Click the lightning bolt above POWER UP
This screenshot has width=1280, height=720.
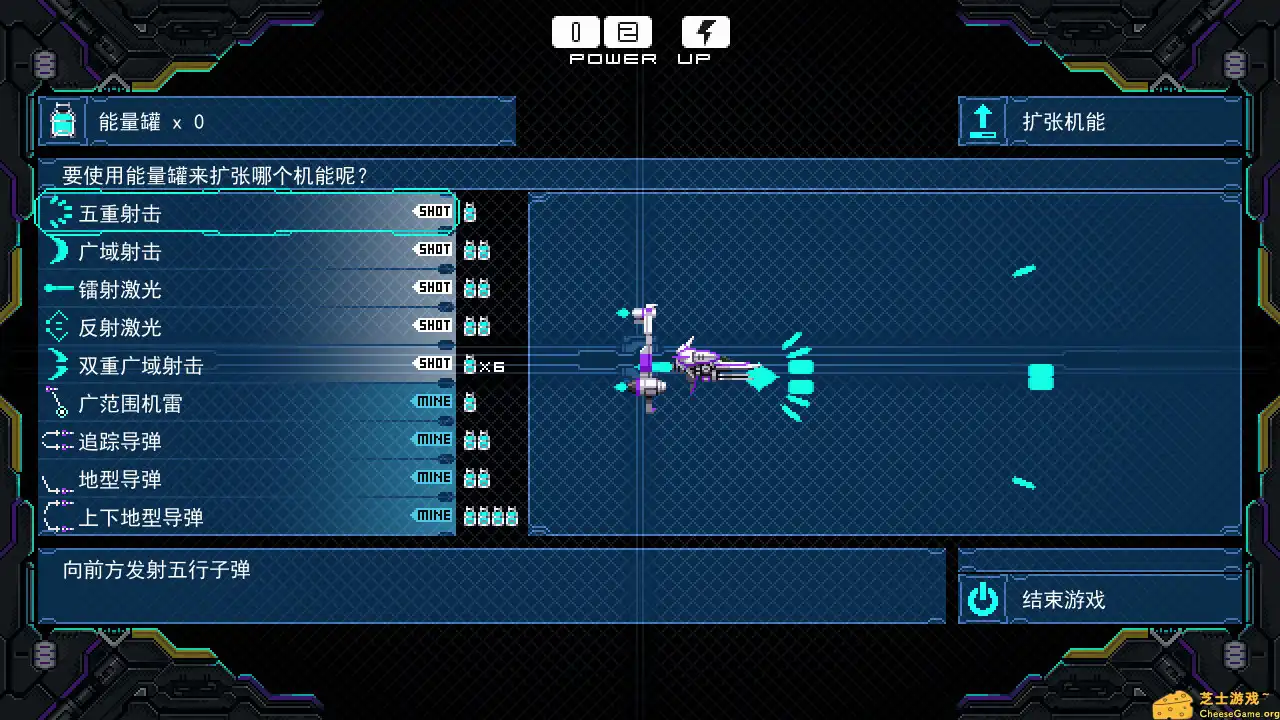click(x=705, y=31)
